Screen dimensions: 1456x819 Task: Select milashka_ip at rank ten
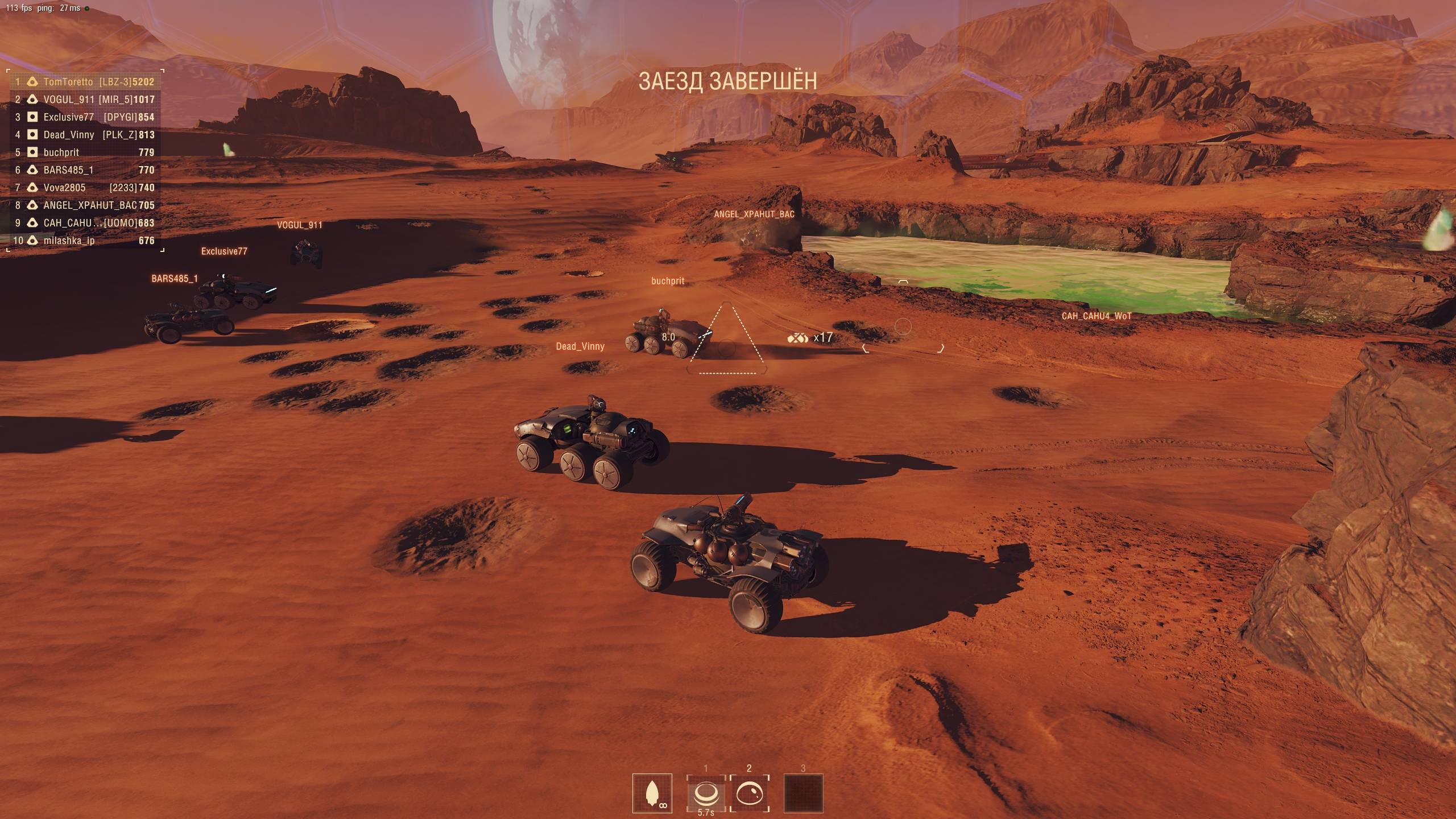pyautogui.click(x=85, y=241)
